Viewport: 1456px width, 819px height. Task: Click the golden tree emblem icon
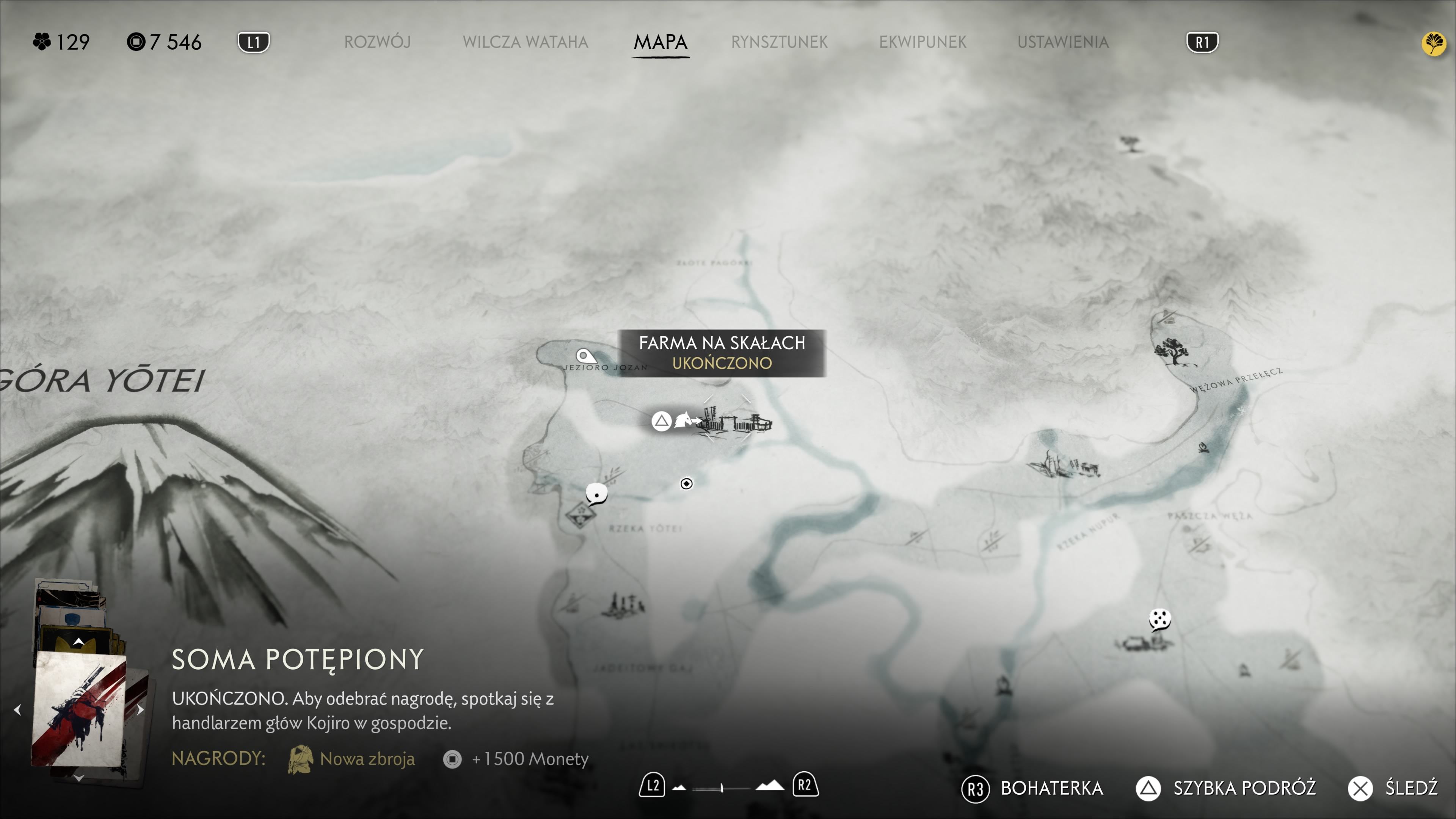(x=1433, y=44)
